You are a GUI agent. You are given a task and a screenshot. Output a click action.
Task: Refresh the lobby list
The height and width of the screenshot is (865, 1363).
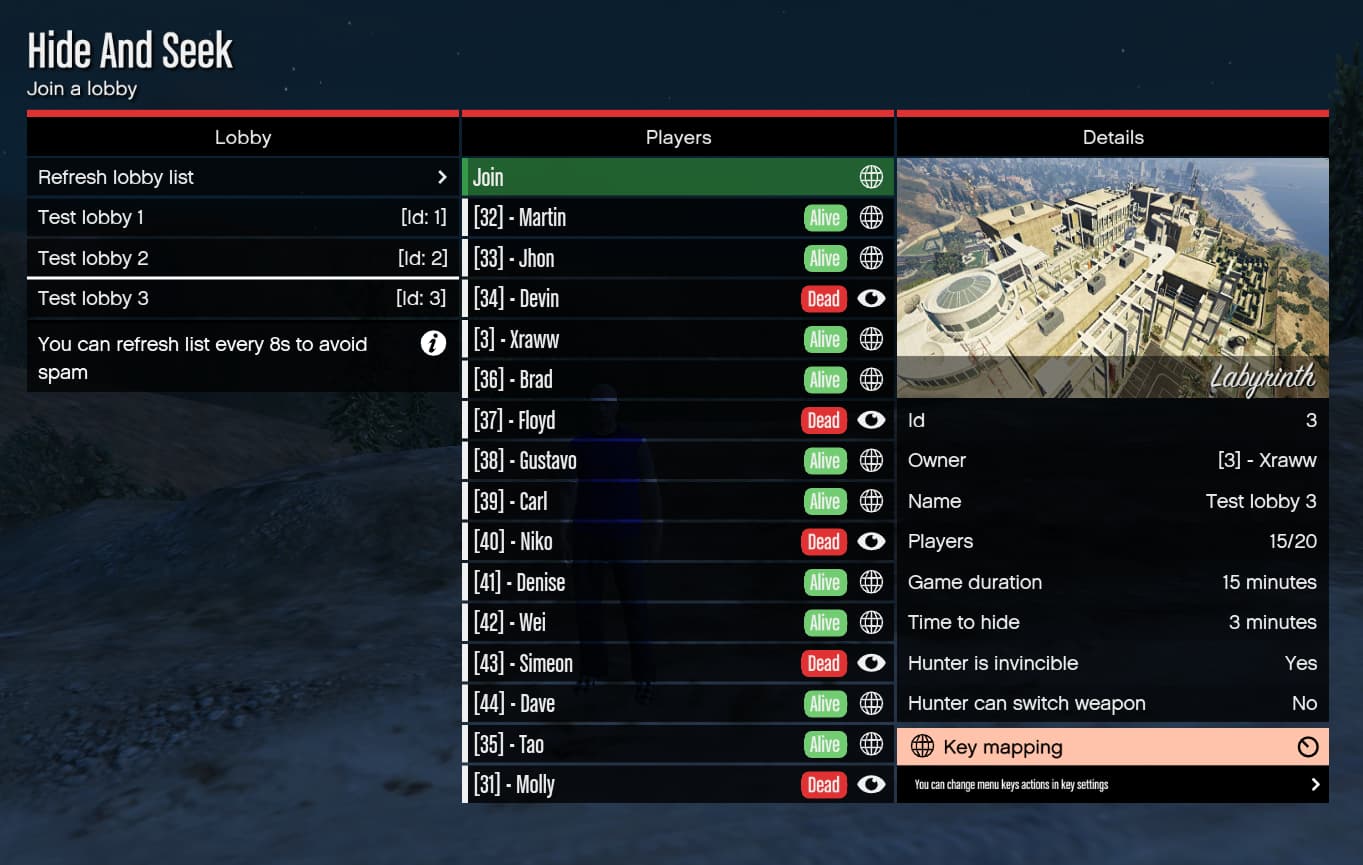point(242,177)
